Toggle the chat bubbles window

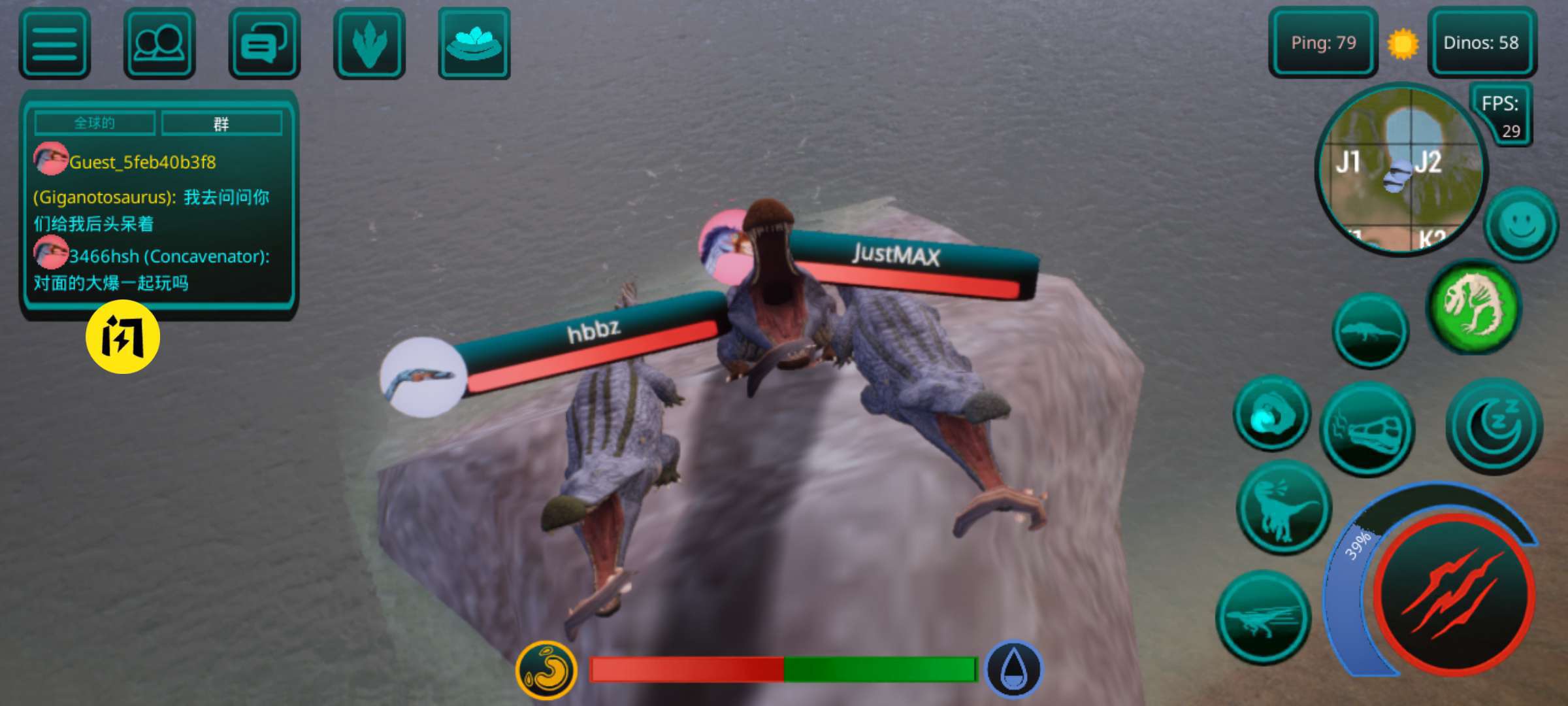(264, 44)
